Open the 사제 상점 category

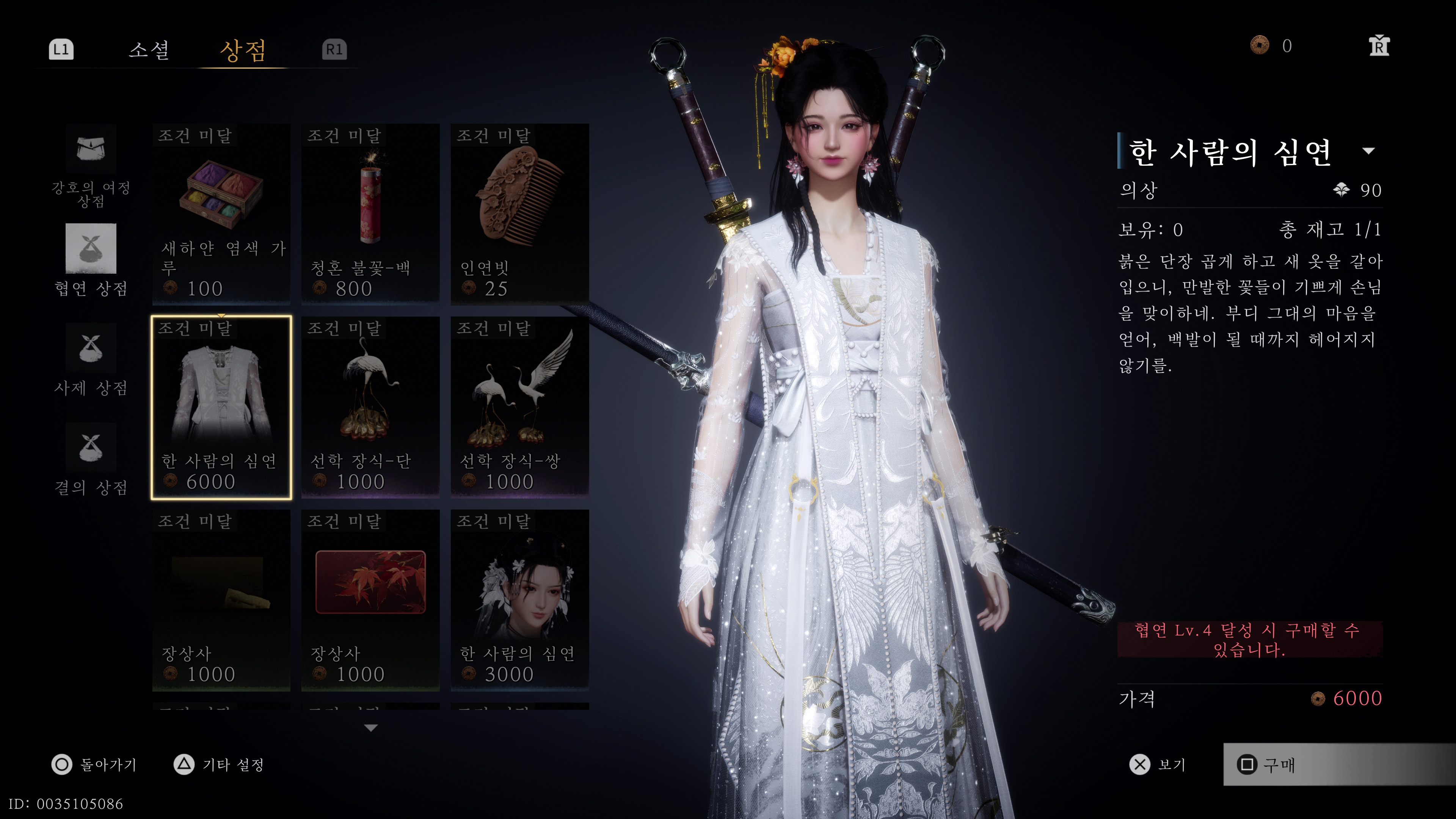pos(91,359)
